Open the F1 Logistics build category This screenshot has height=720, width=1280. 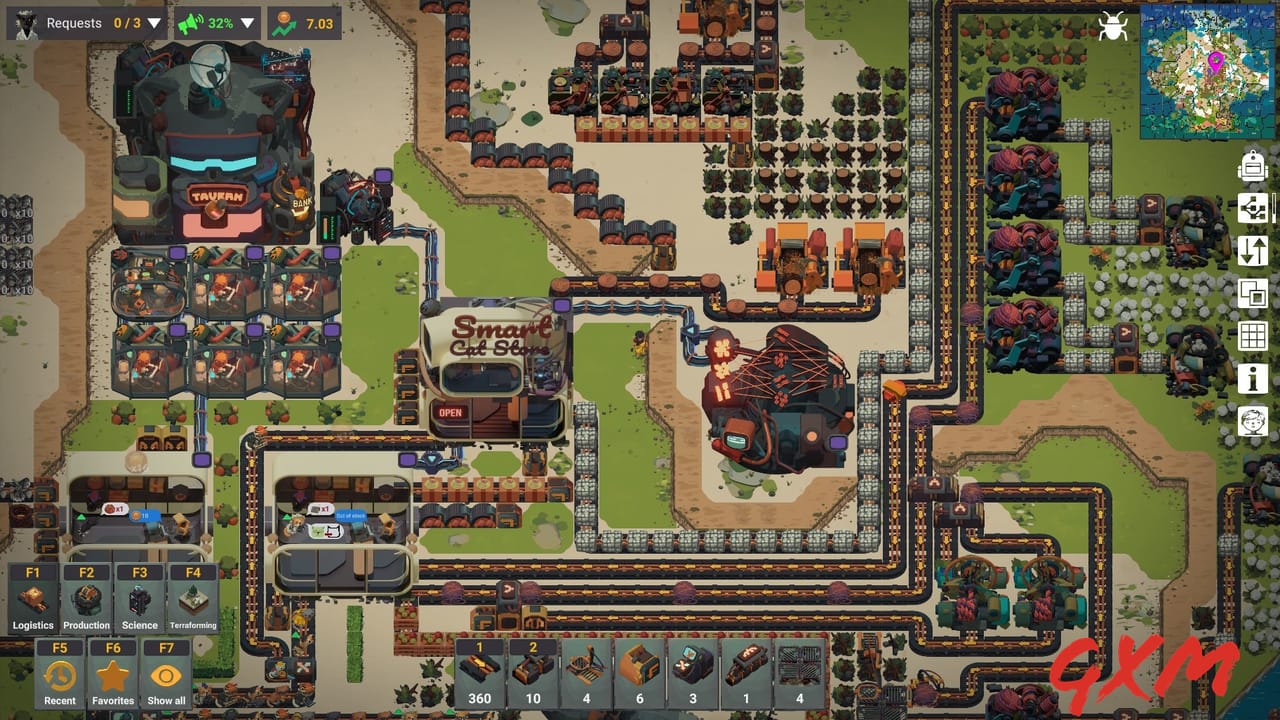pos(32,597)
